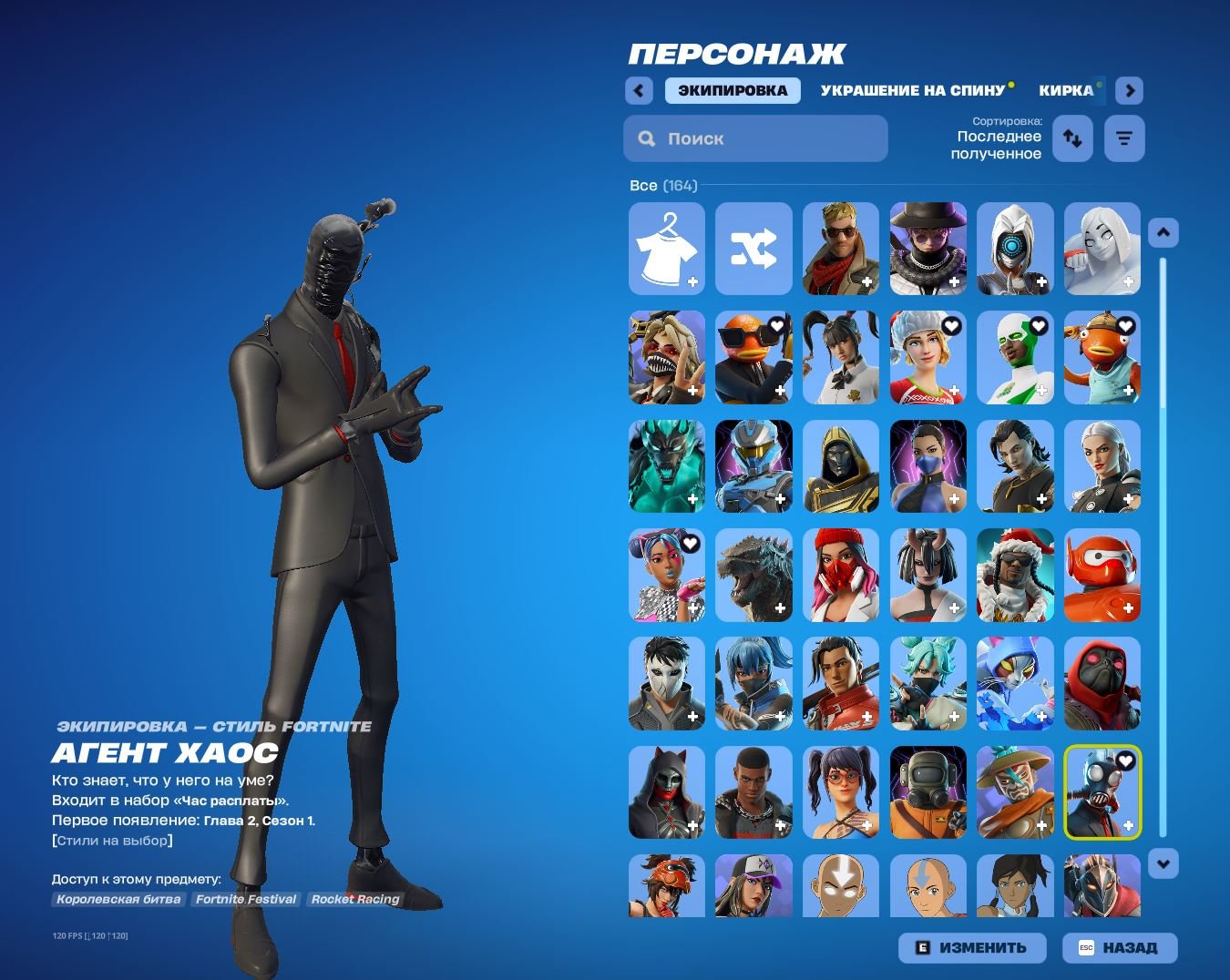This screenshot has width=1230, height=980.
Task: Switch to the УКРАШЕНИЕ НА СПИНУ tab
Action: click(911, 90)
